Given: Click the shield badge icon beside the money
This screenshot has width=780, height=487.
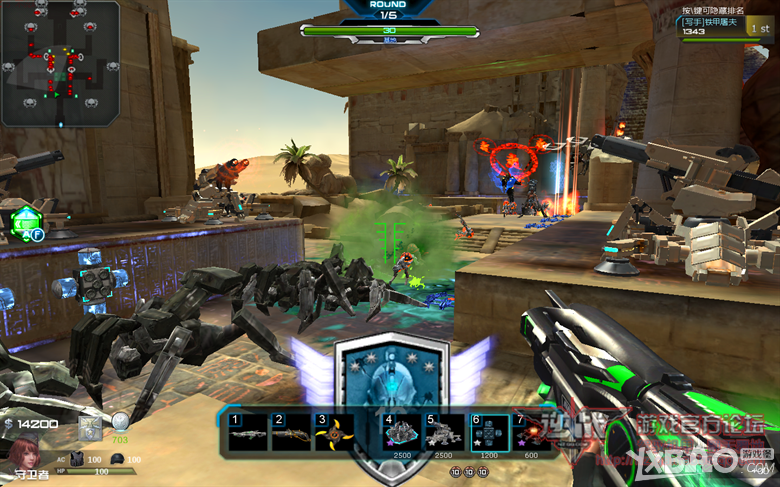Looking at the screenshot, I should point(90,427).
